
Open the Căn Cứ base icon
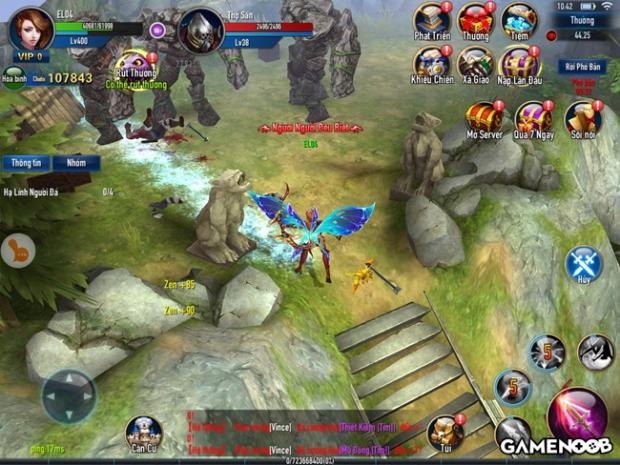point(144,433)
